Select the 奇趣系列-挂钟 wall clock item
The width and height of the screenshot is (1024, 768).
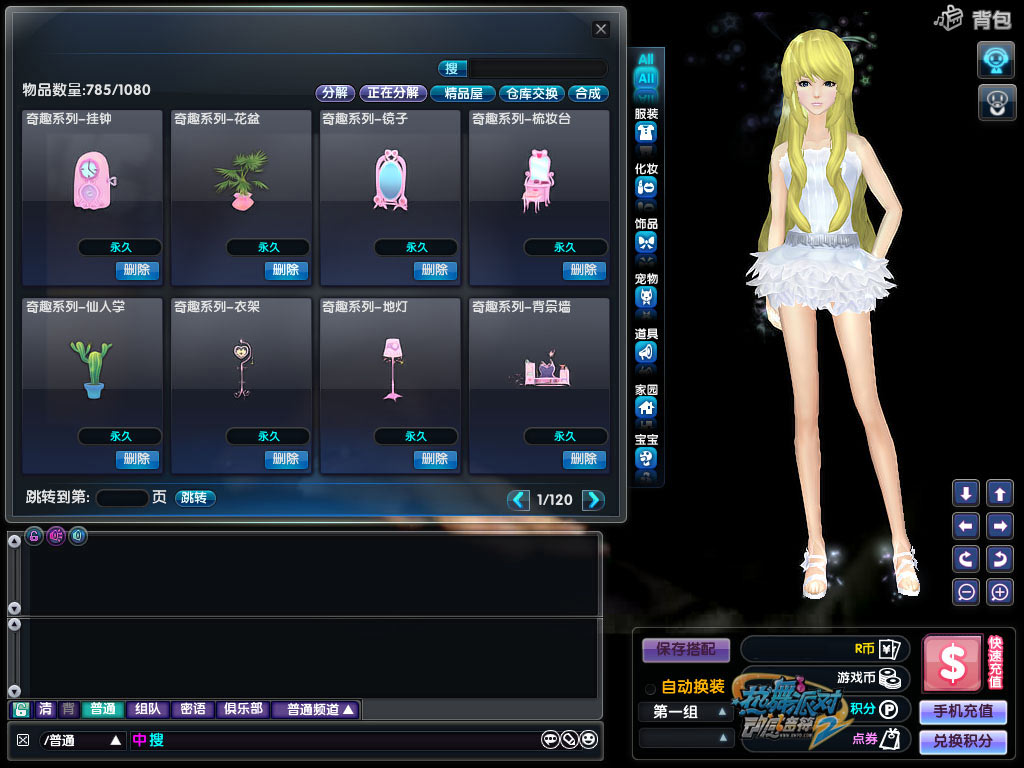[91, 182]
